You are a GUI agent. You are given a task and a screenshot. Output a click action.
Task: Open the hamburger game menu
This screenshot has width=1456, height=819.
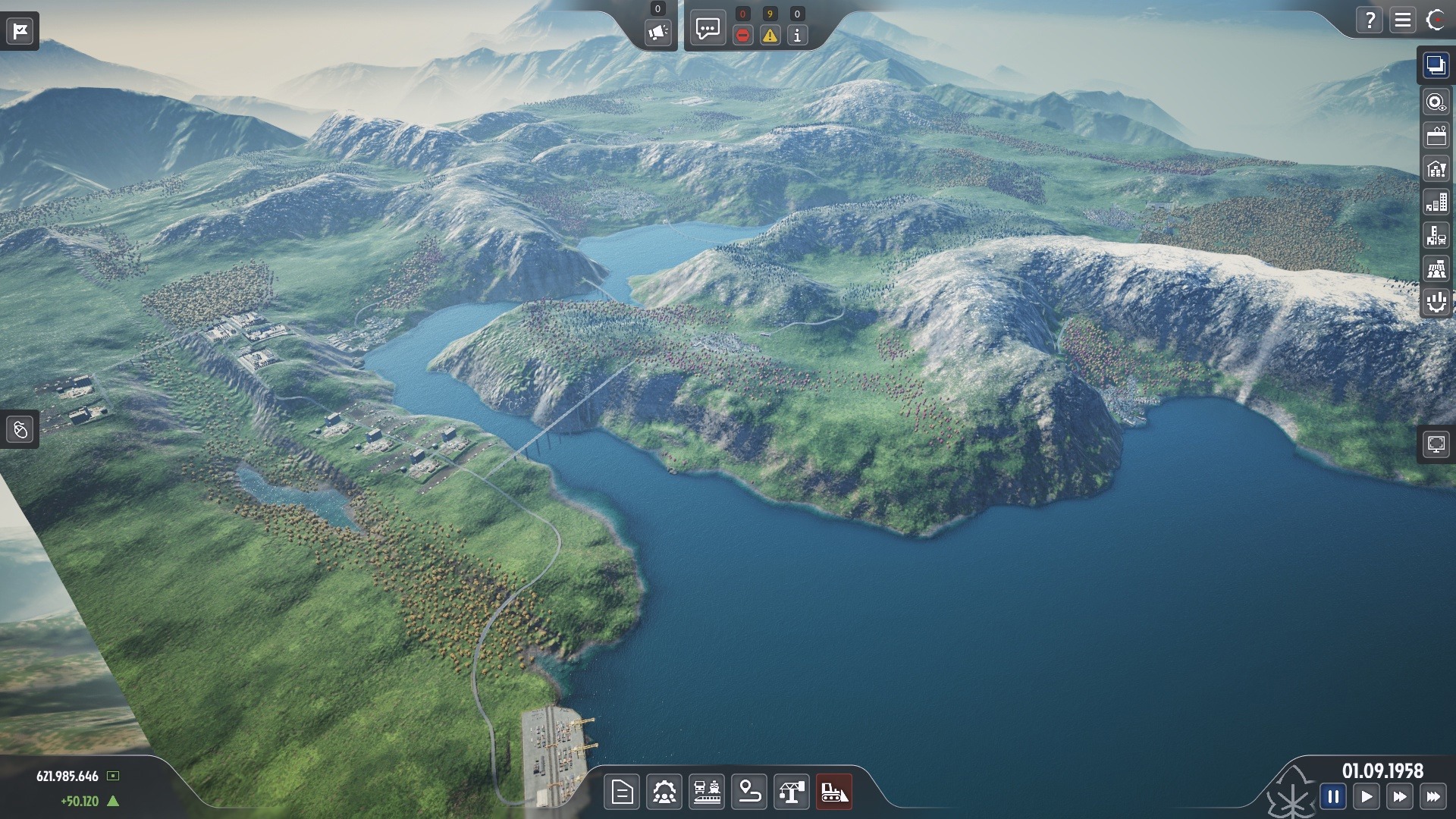click(x=1402, y=20)
